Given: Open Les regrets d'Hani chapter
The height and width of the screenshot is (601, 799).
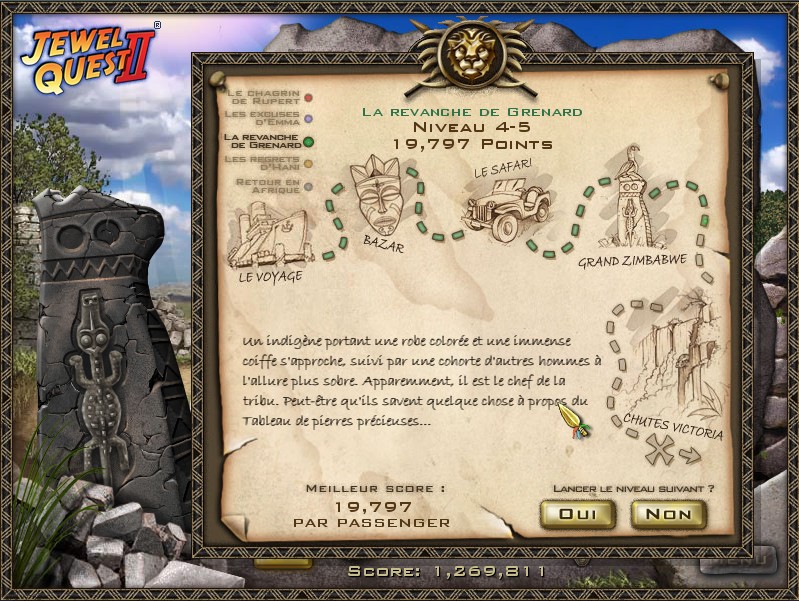Looking at the screenshot, I should click(x=267, y=163).
